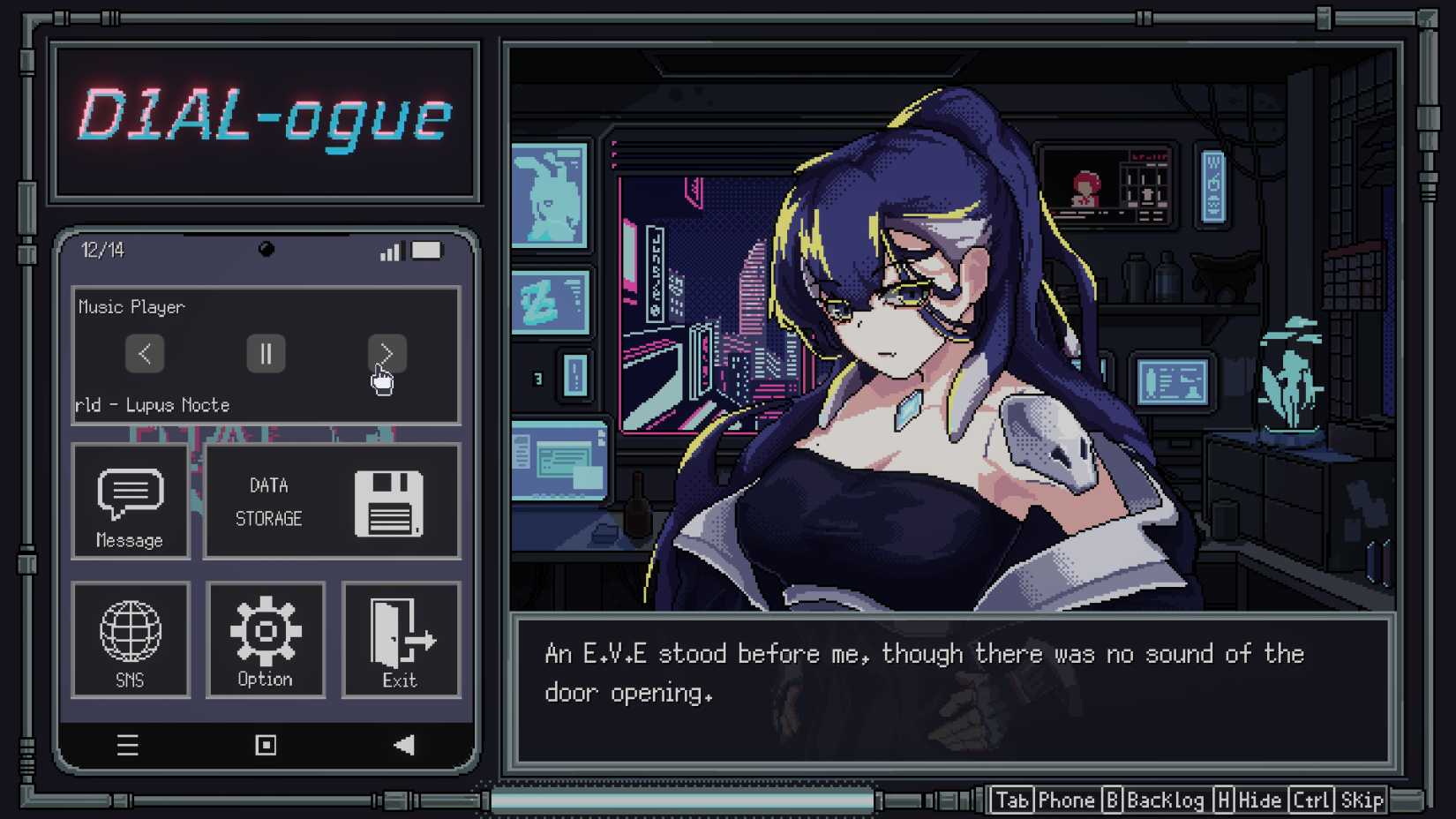1456x819 pixels.
Task: Tap the phone's back navigation arrow
Action: 403,745
